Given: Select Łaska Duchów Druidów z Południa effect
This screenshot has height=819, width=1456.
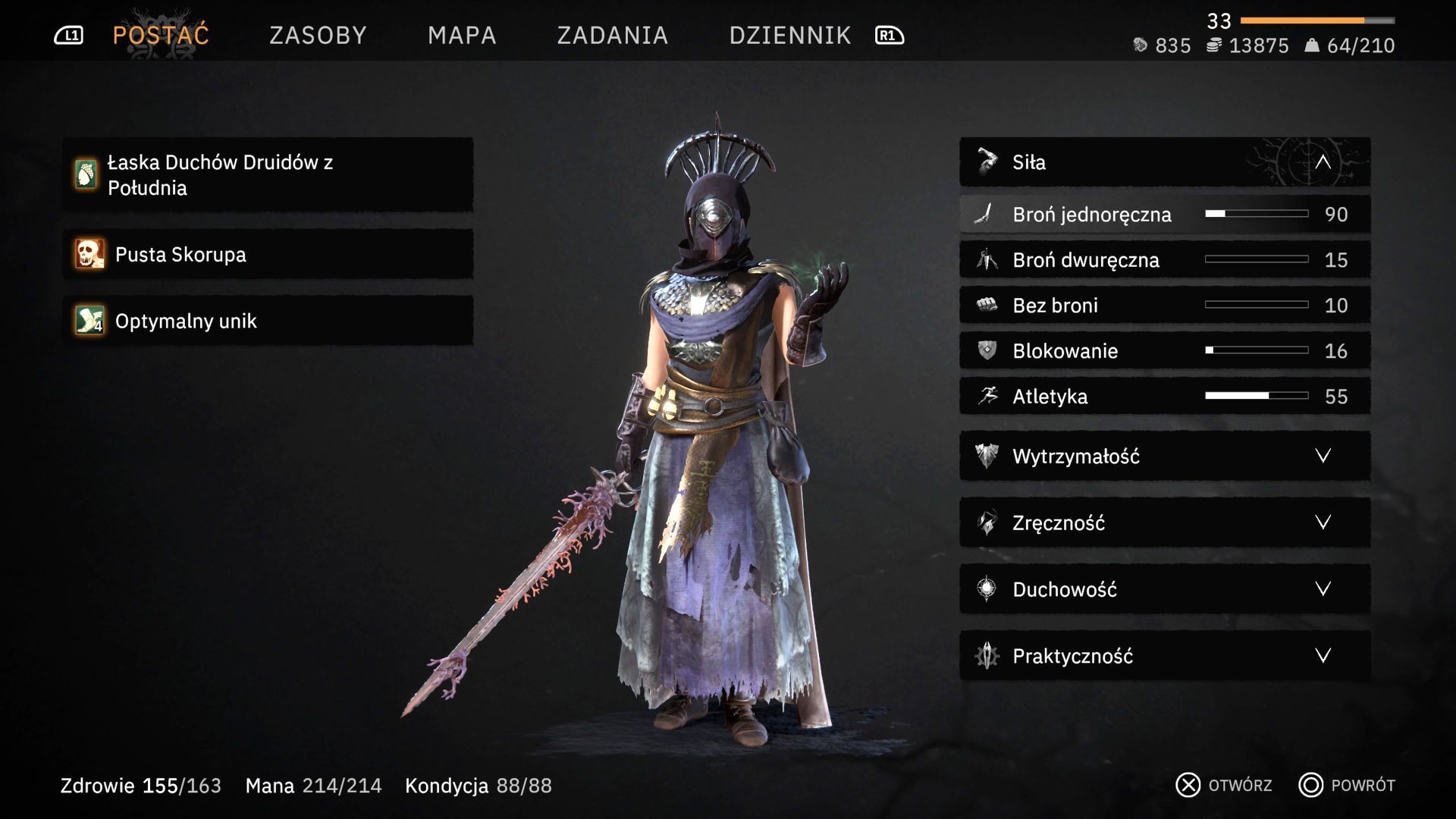Looking at the screenshot, I should point(268,174).
